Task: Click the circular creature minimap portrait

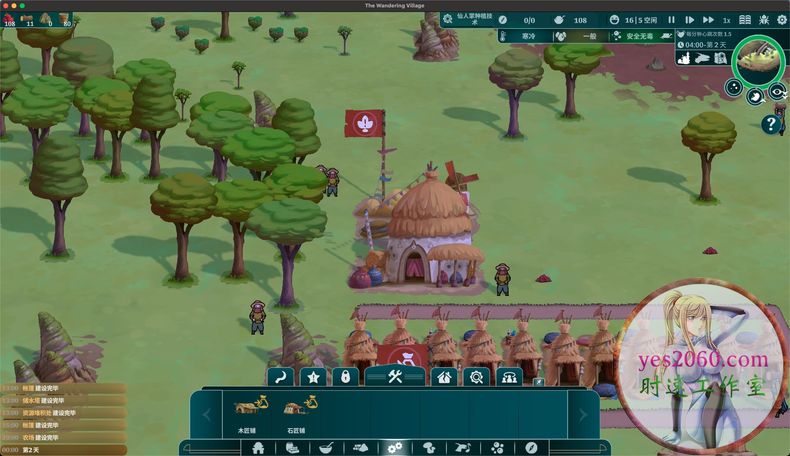Action: click(x=758, y=61)
